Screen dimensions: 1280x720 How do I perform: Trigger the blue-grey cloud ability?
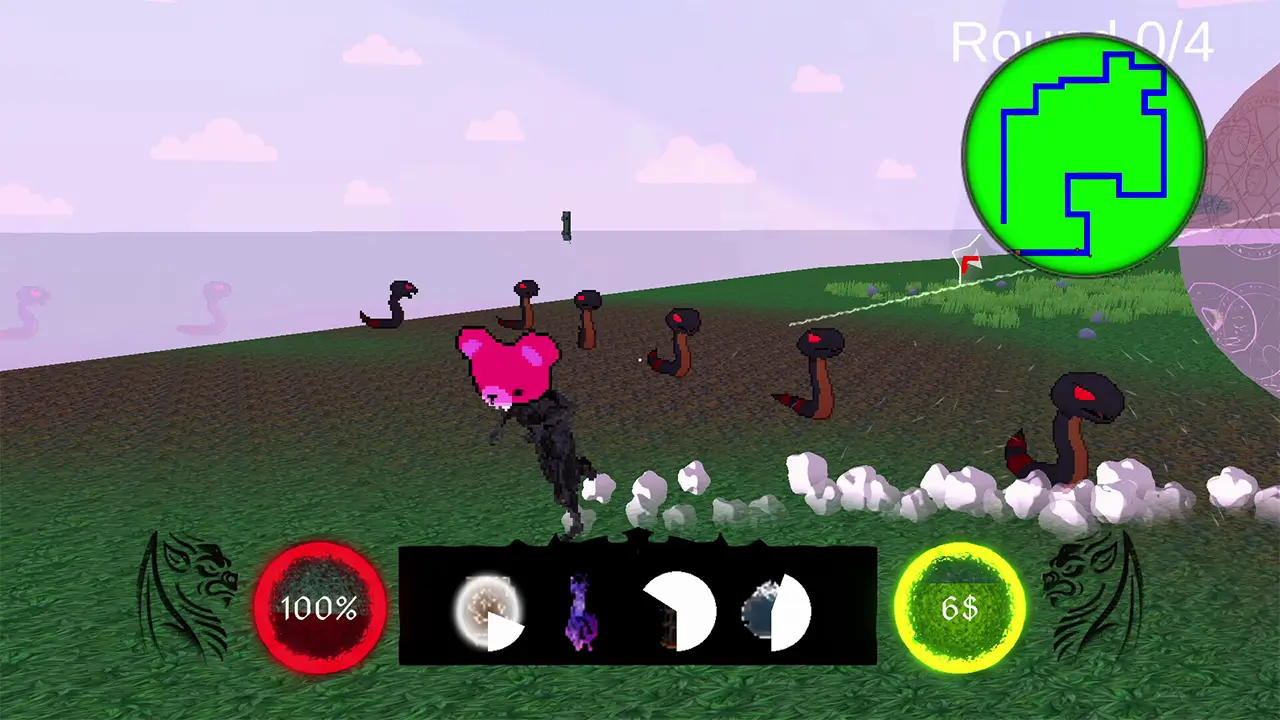click(x=775, y=611)
